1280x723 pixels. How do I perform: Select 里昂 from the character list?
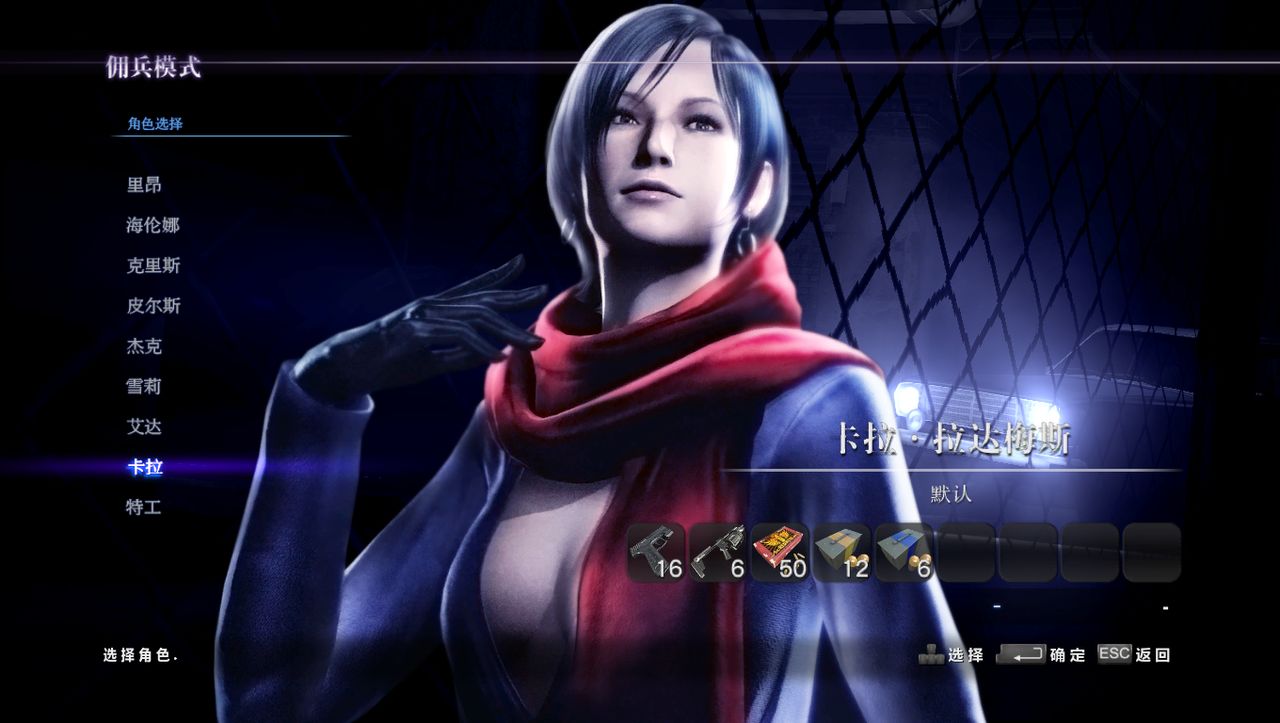(144, 185)
